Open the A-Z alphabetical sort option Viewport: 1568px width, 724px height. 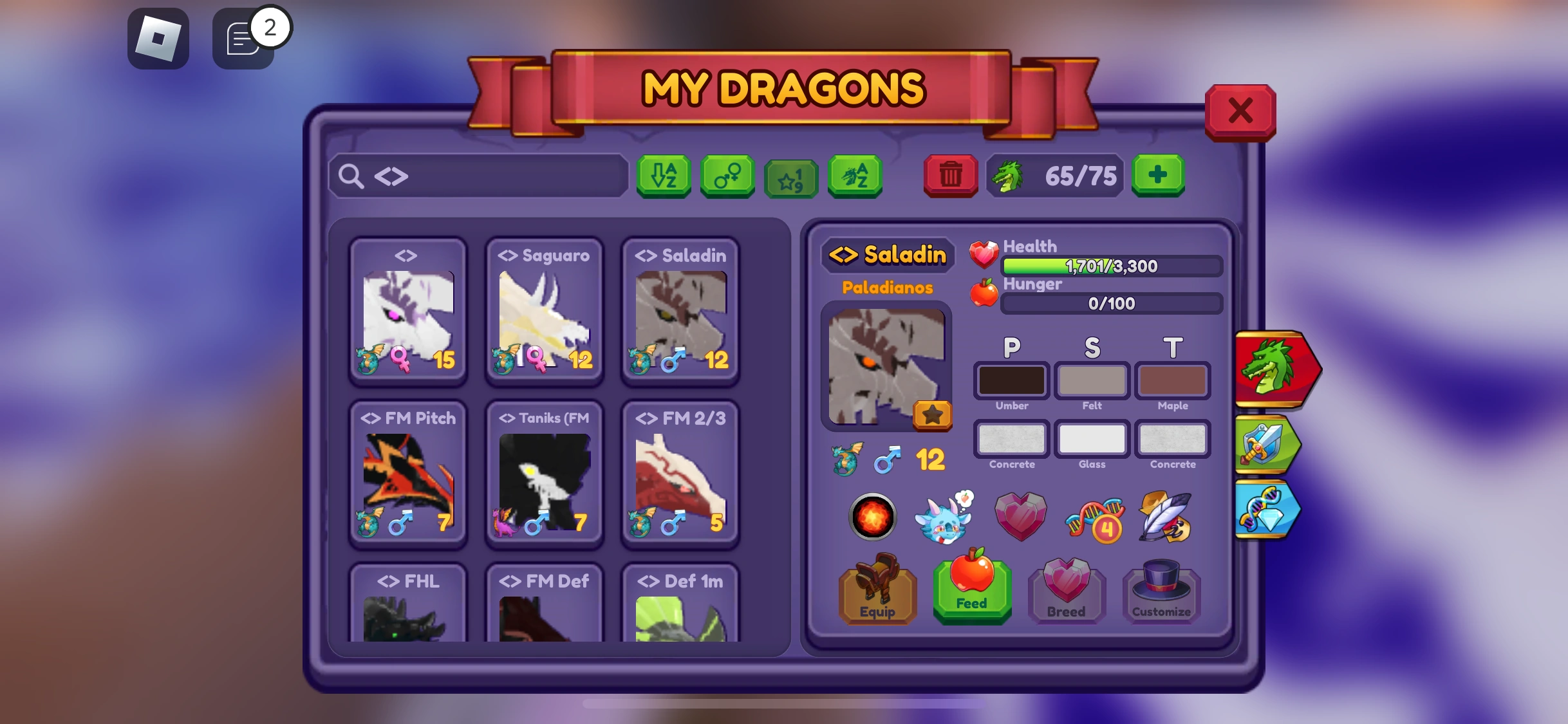(x=663, y=175)
